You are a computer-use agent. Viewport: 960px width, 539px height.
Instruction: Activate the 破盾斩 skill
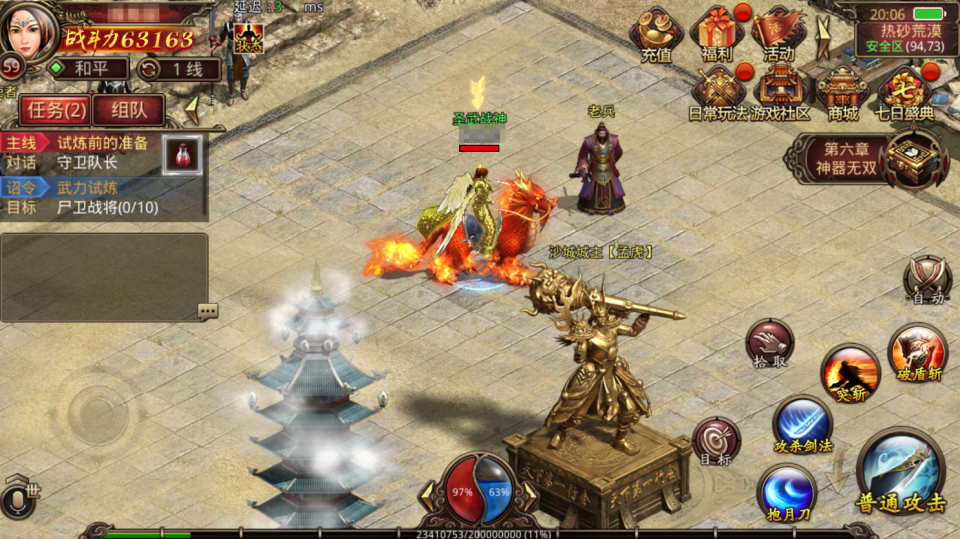[x=917, y=351]
